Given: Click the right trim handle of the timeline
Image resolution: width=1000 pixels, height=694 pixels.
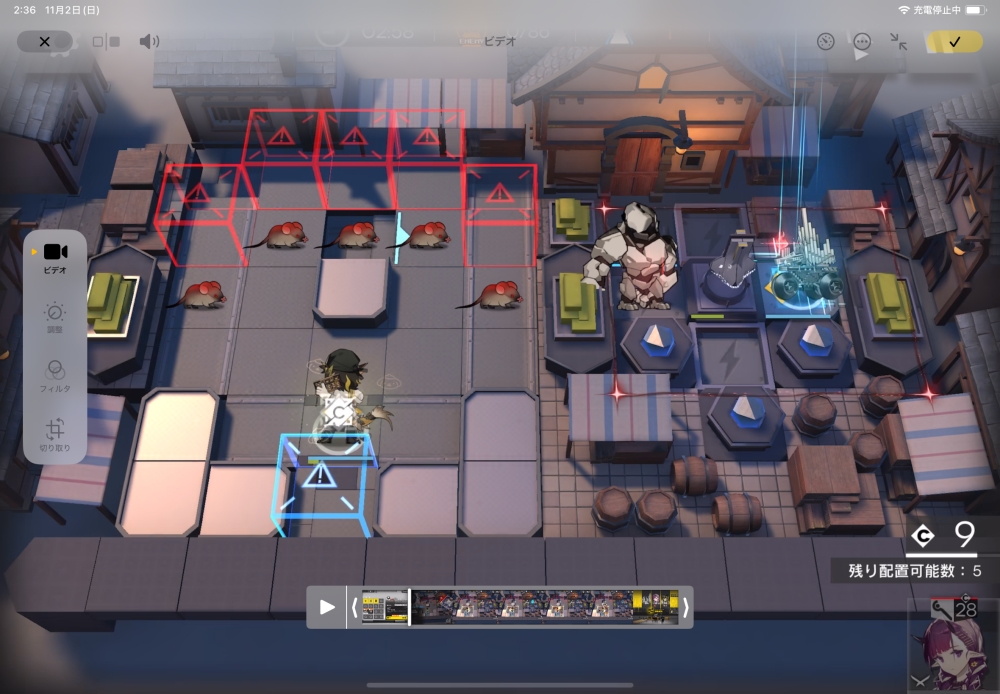Looking at the screenshot, I should pos(686,607).
